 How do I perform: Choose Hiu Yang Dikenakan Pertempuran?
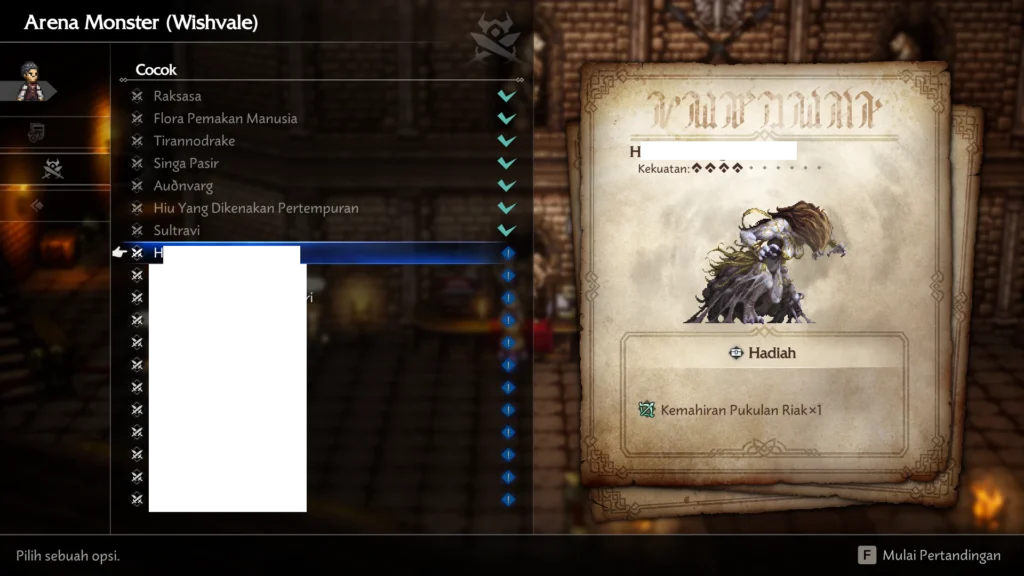(256, 208)
